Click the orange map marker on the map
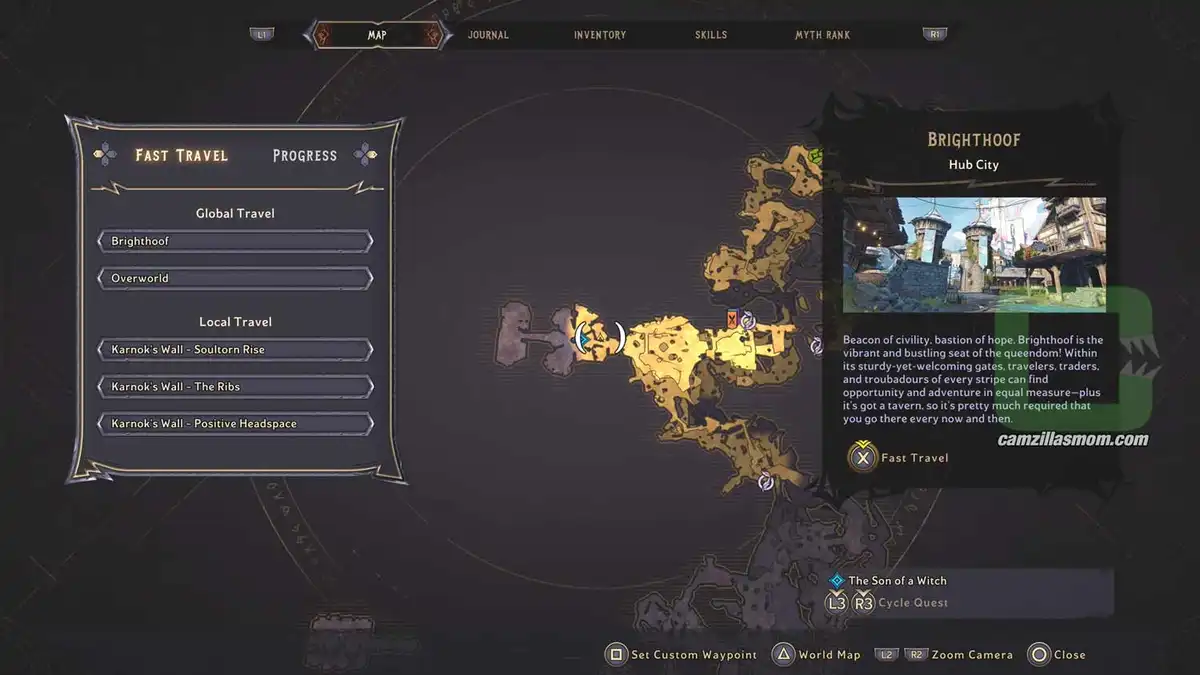The height and width of the screenshot is (675, 1200). (733, 319)
